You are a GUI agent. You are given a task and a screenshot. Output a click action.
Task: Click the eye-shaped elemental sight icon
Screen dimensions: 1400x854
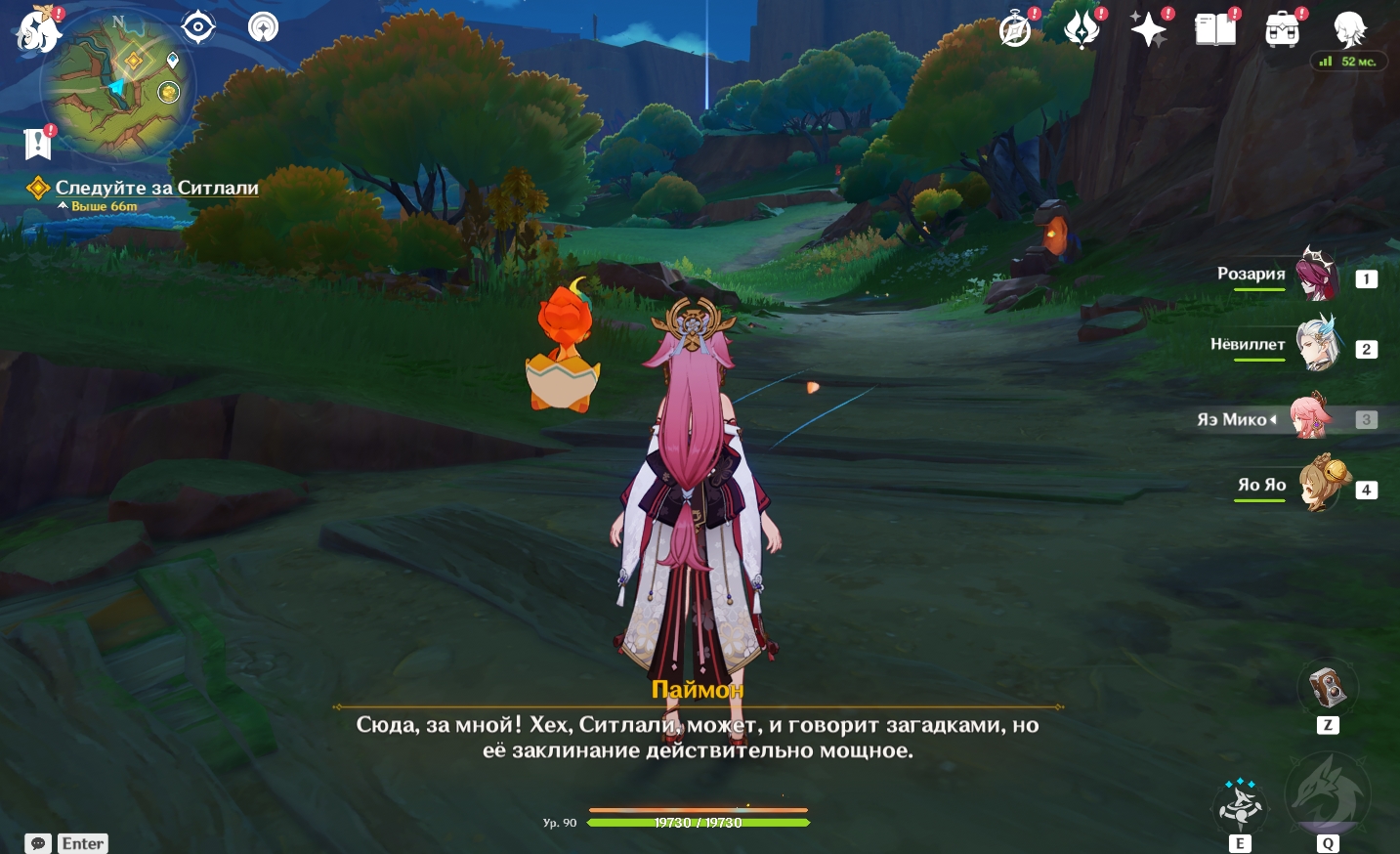(198, 27)
